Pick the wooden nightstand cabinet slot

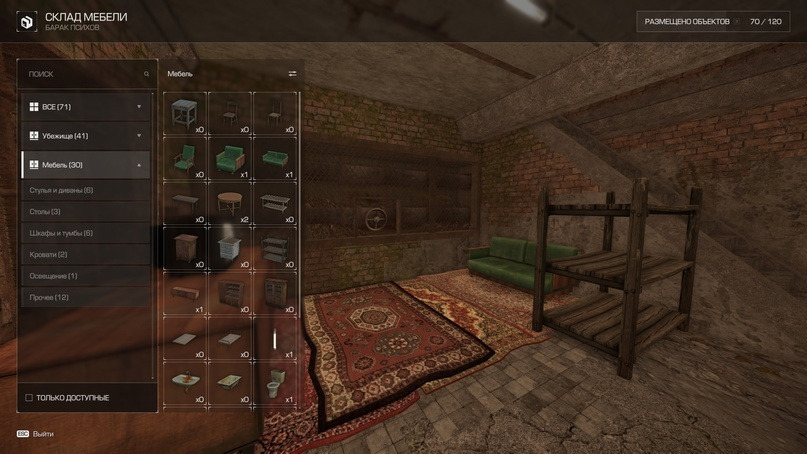[x=184, y=248]
